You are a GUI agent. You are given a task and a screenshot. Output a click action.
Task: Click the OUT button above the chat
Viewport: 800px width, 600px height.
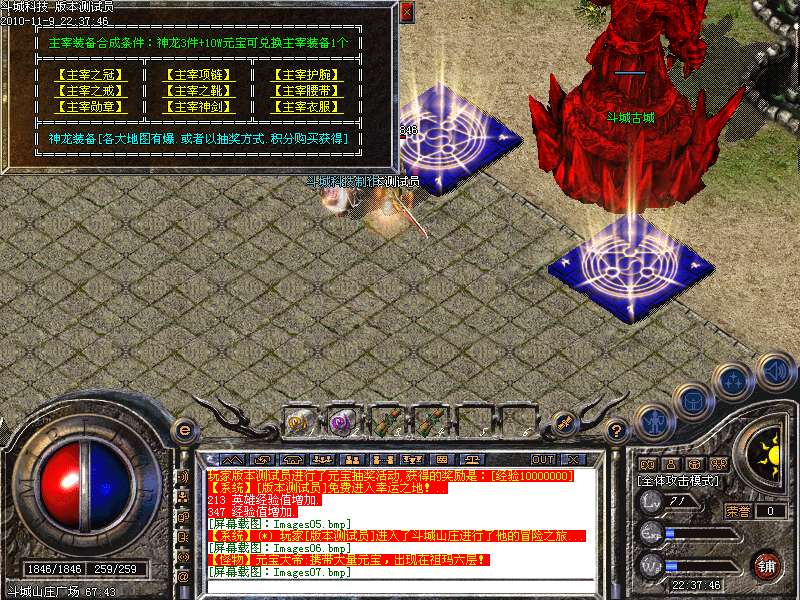click(542, 459)
